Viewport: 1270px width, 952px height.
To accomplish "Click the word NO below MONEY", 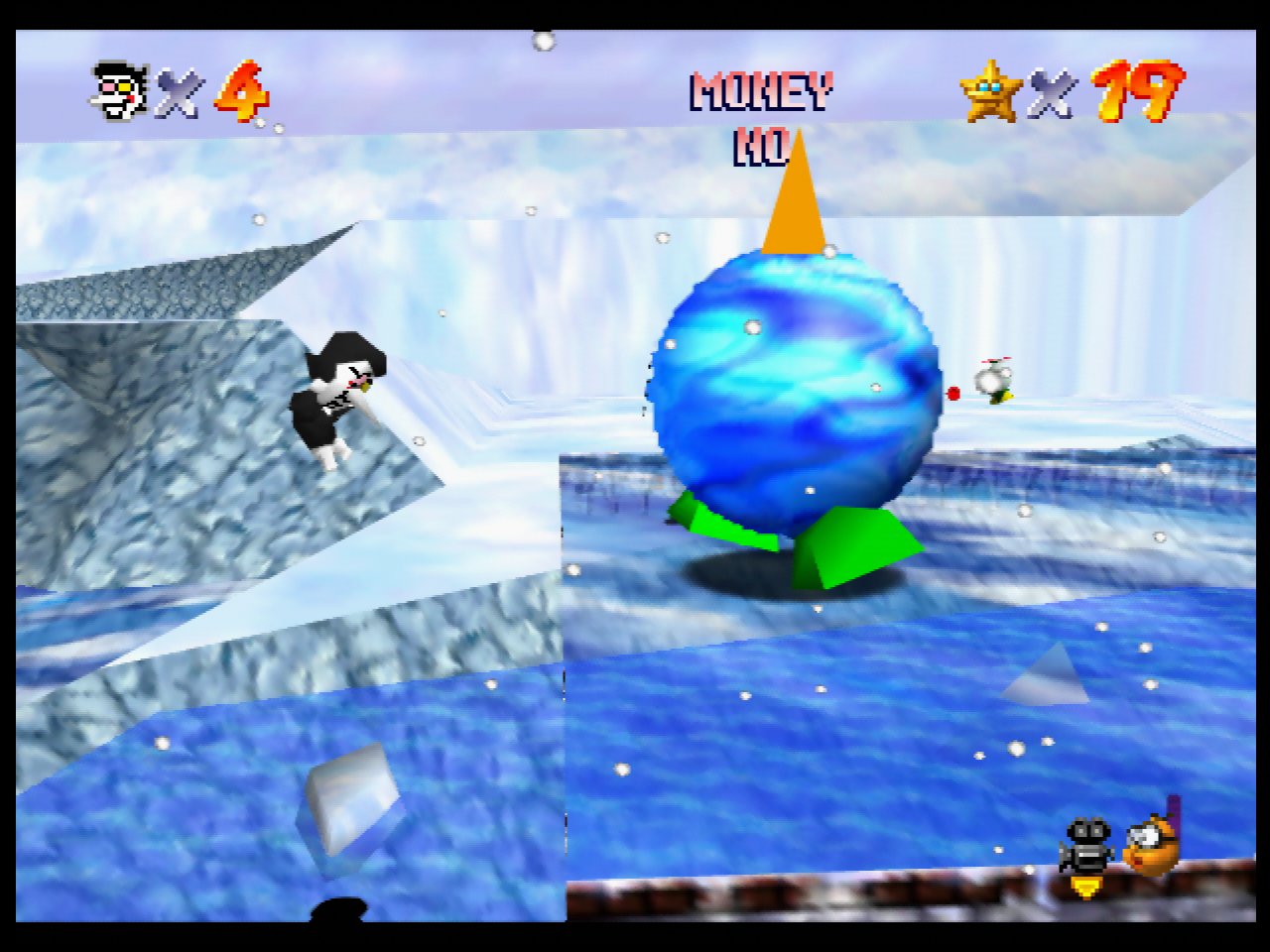I will coord(758,151).
